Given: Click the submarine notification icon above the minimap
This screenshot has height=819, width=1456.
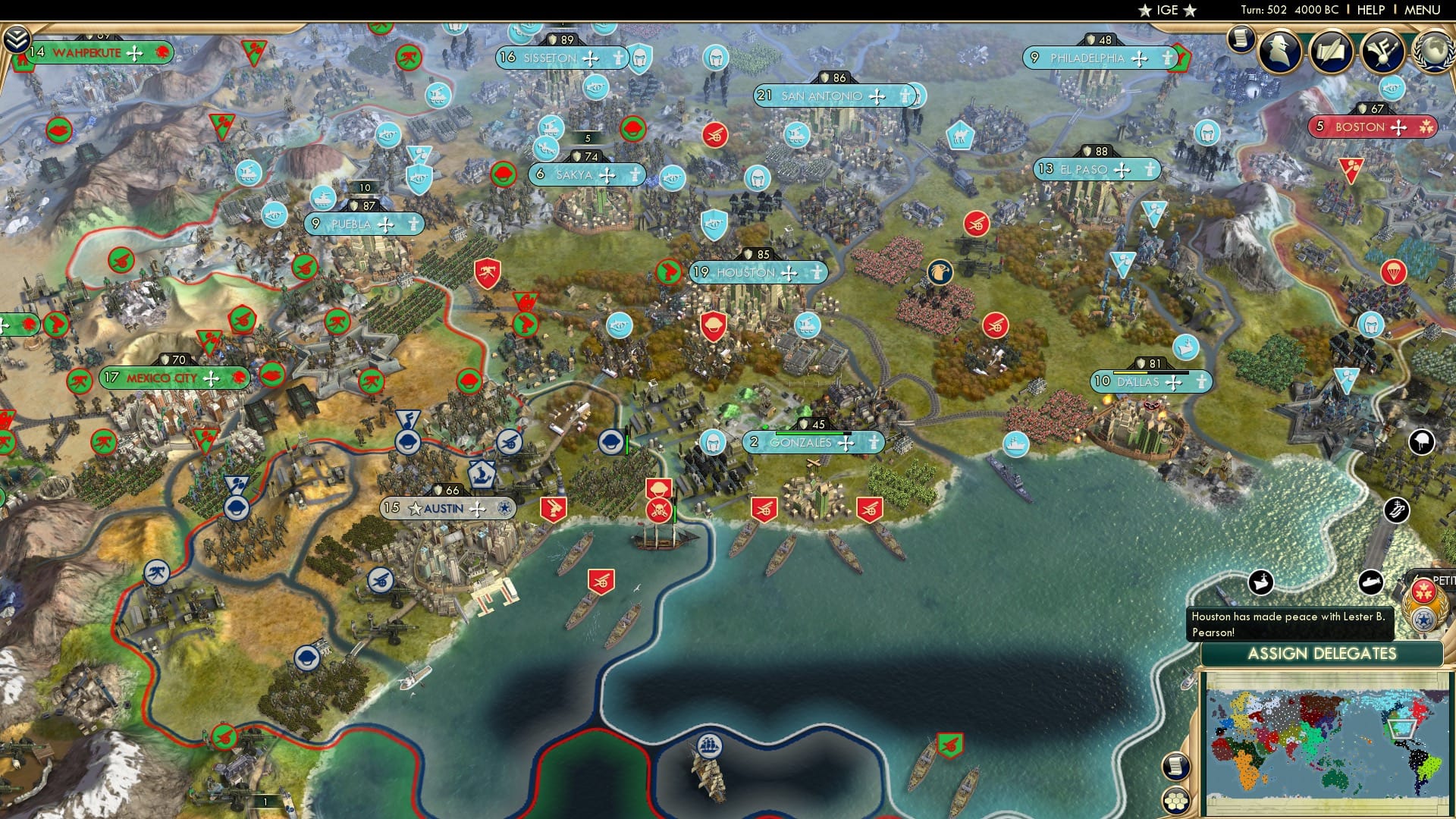Looking at the screenshot, I should [x=1371, y=581].
